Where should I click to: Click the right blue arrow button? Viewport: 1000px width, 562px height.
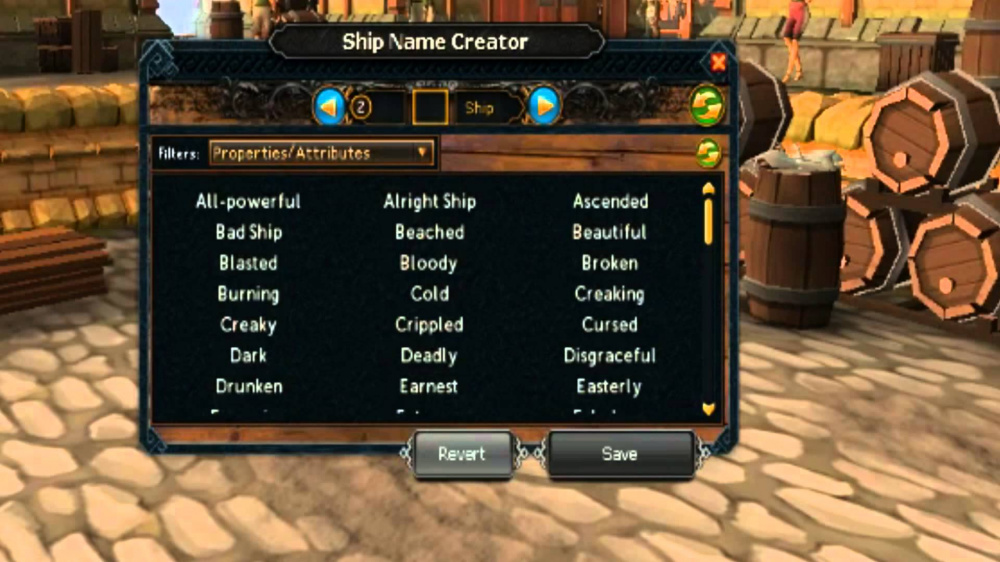pos(544,106)
